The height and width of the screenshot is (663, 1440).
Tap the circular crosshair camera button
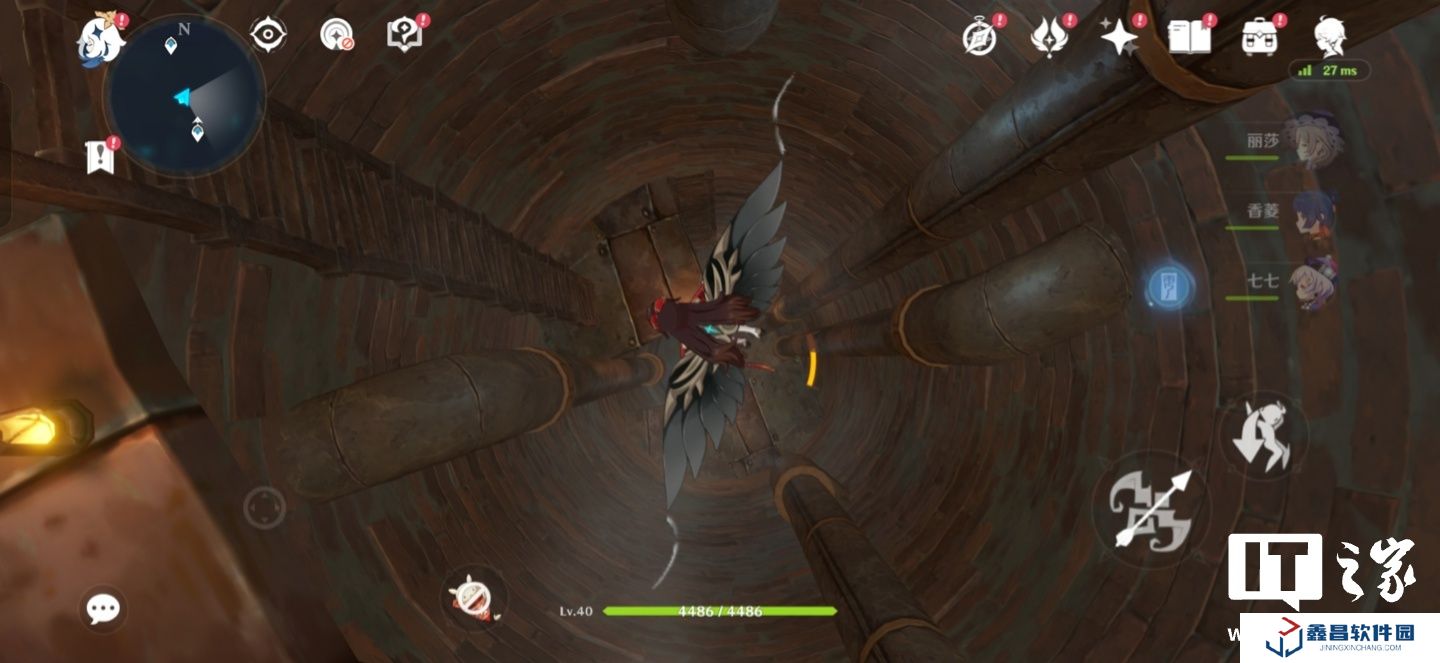tap(265, 508)
